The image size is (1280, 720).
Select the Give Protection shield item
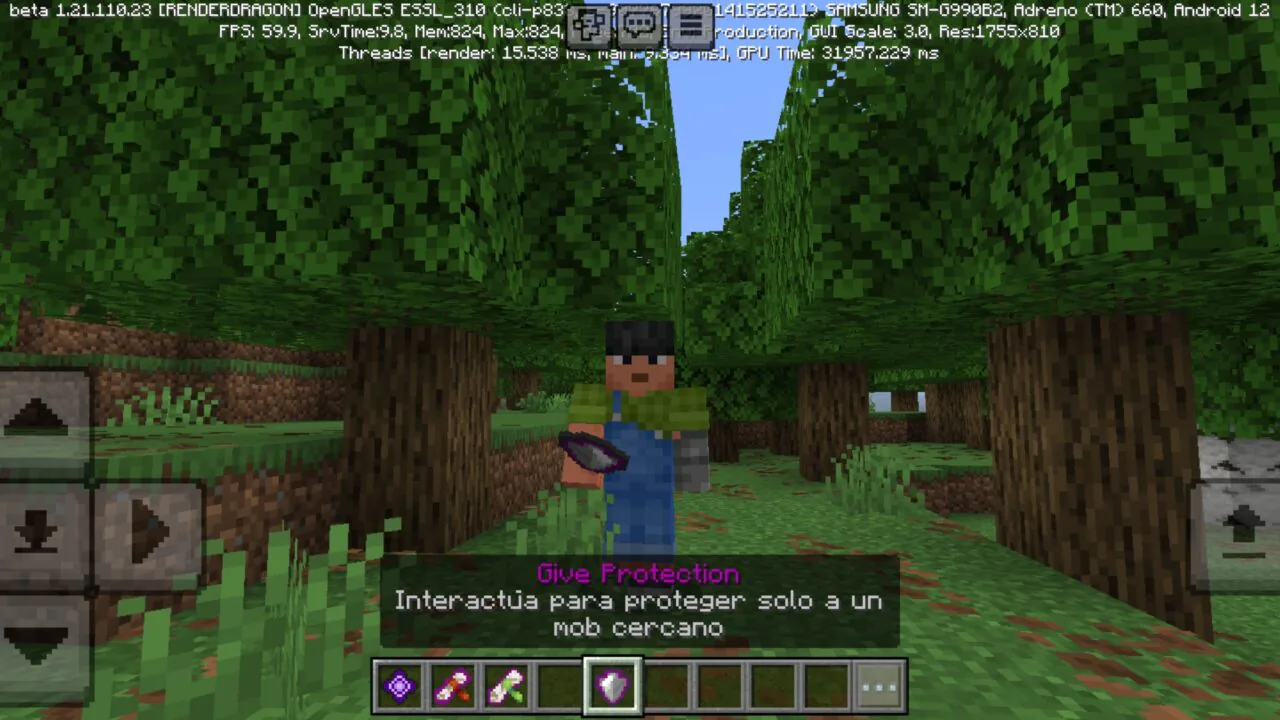pyautogui.click(x=613, y=684)
